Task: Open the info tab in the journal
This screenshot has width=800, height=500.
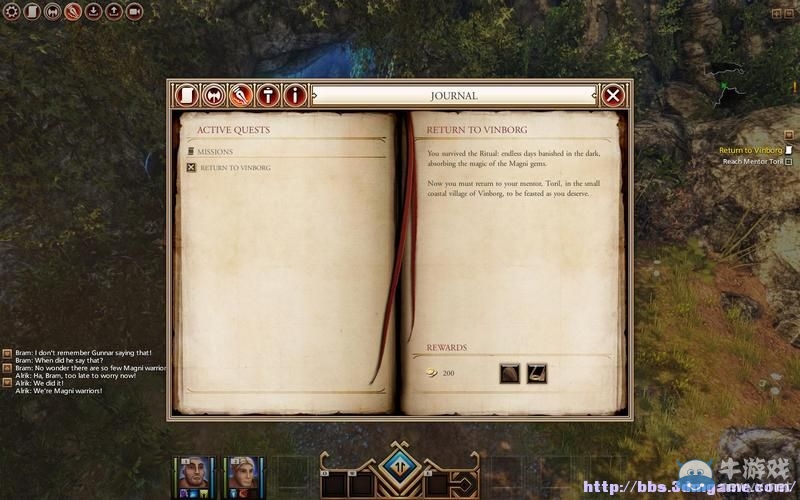Action: (x=294, y=95)
